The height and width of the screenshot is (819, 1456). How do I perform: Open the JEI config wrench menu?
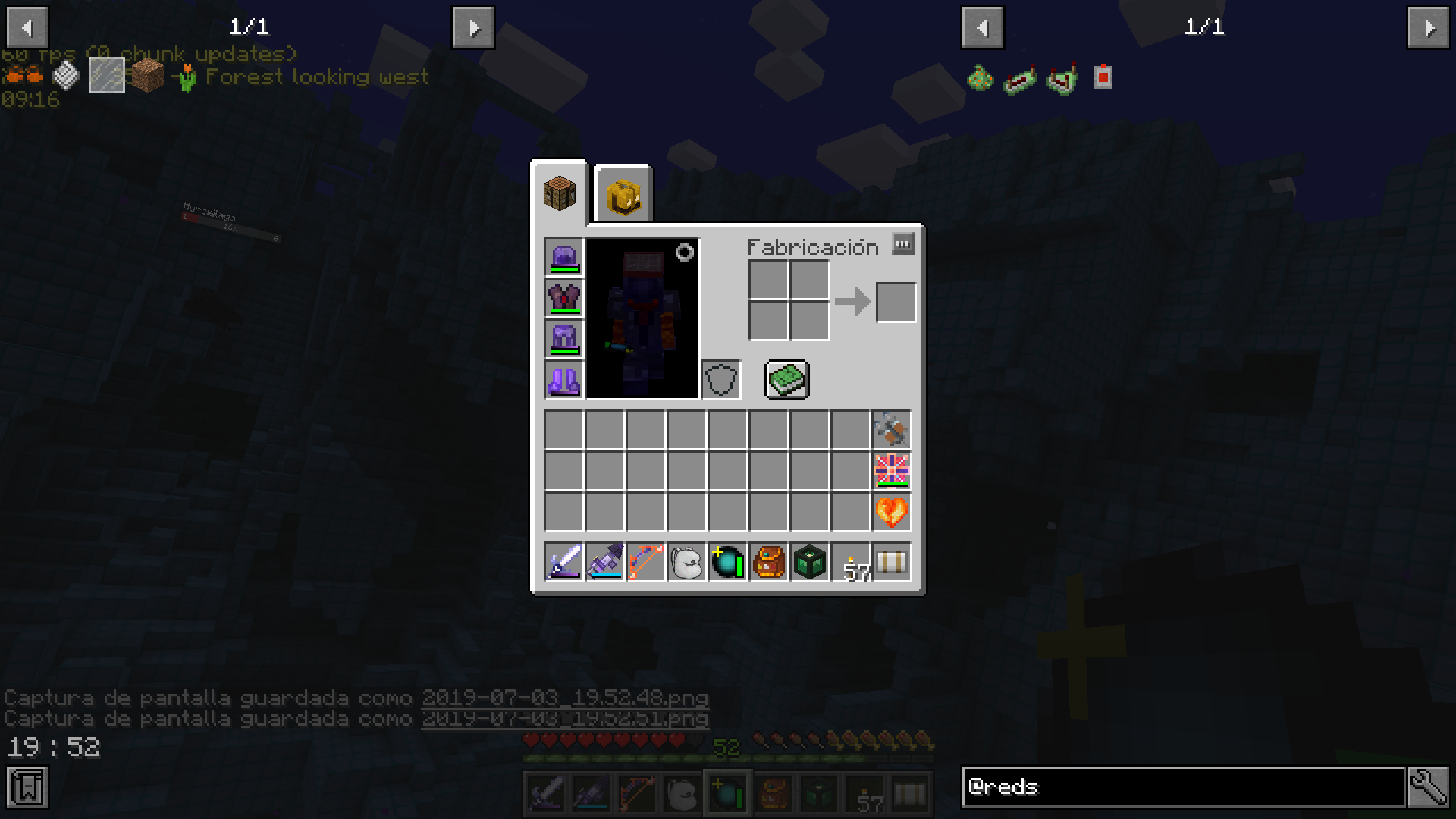[1427, 787]
